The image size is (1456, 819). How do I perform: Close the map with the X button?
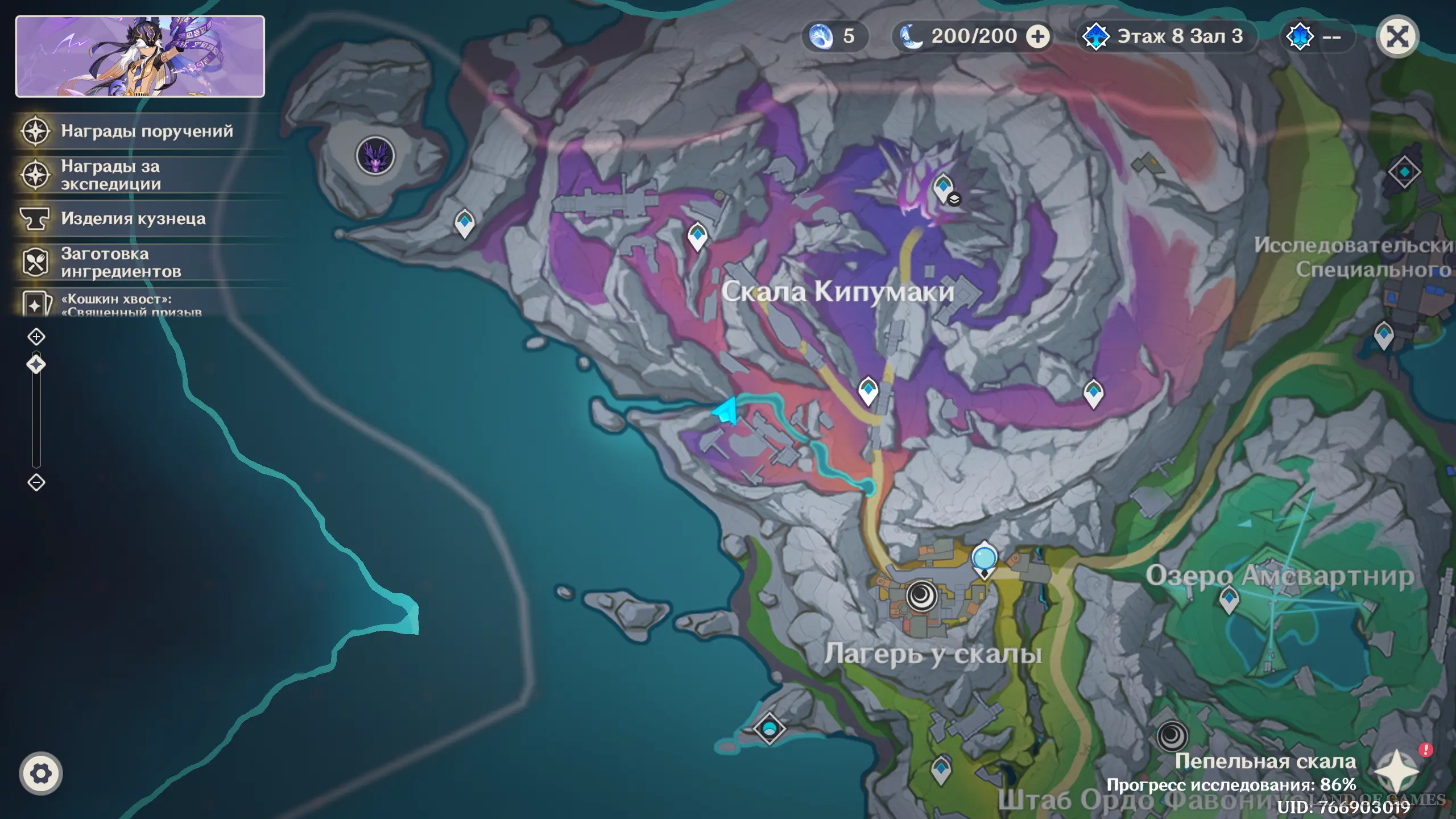[1397, 37]
